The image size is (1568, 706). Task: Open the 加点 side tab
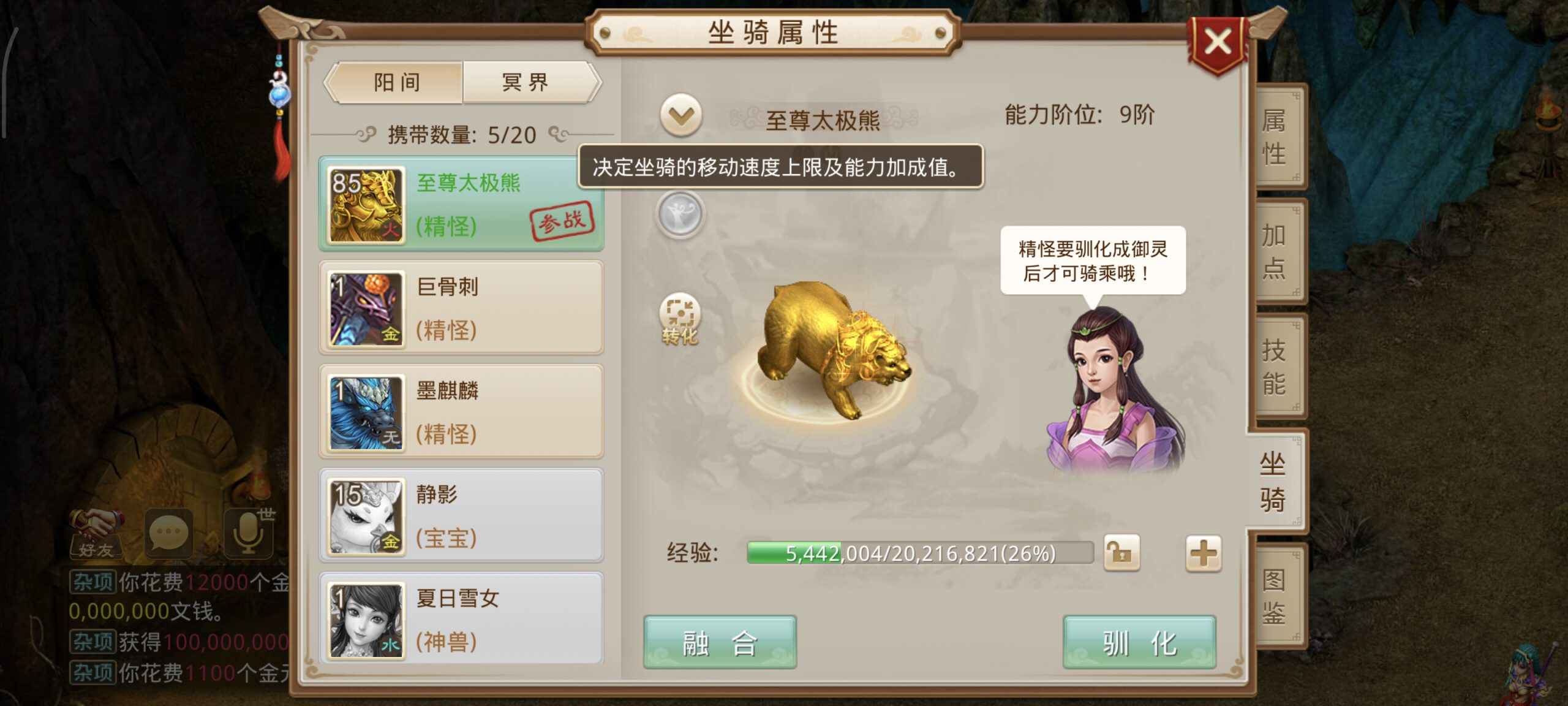[1275, 252]
